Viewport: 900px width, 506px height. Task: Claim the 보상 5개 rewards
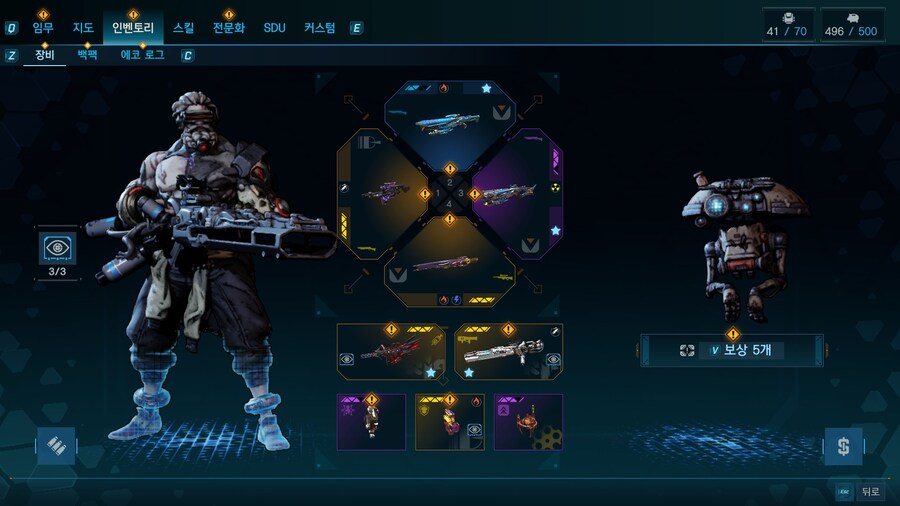(x=732, y=351)
